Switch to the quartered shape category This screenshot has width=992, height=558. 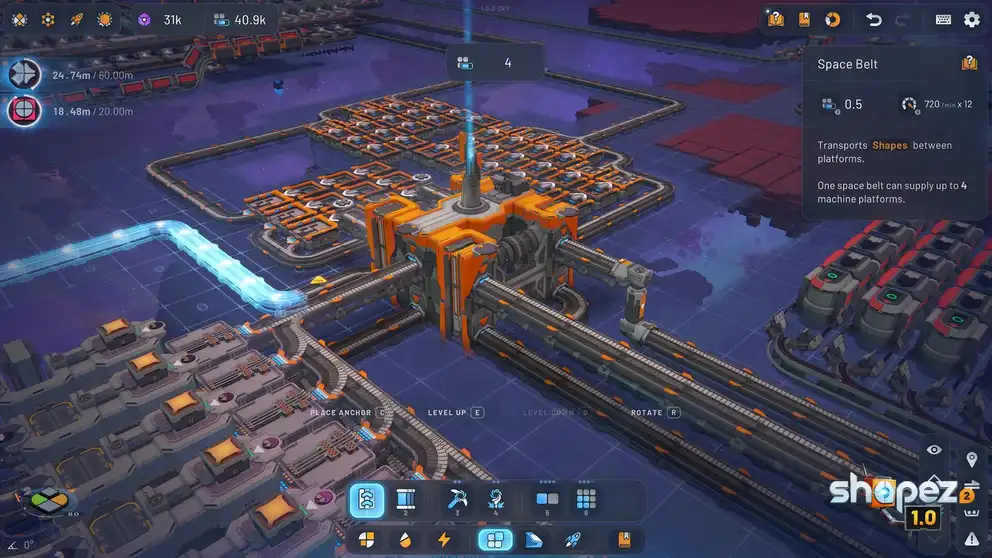click(367, 540)
